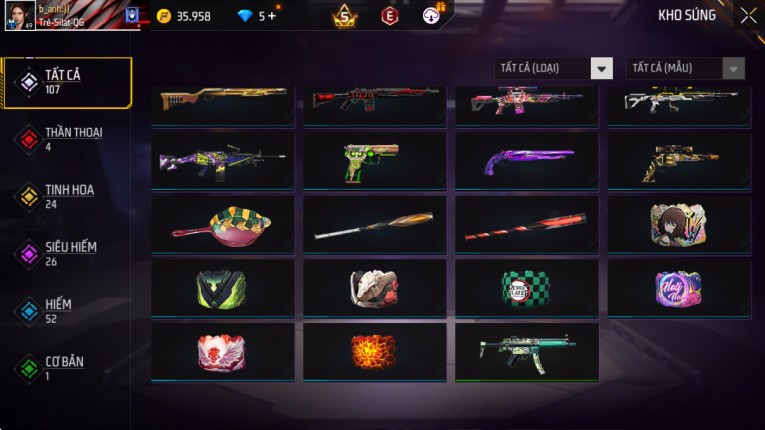Choose the Cơ Bản category tab

[66, 368]
